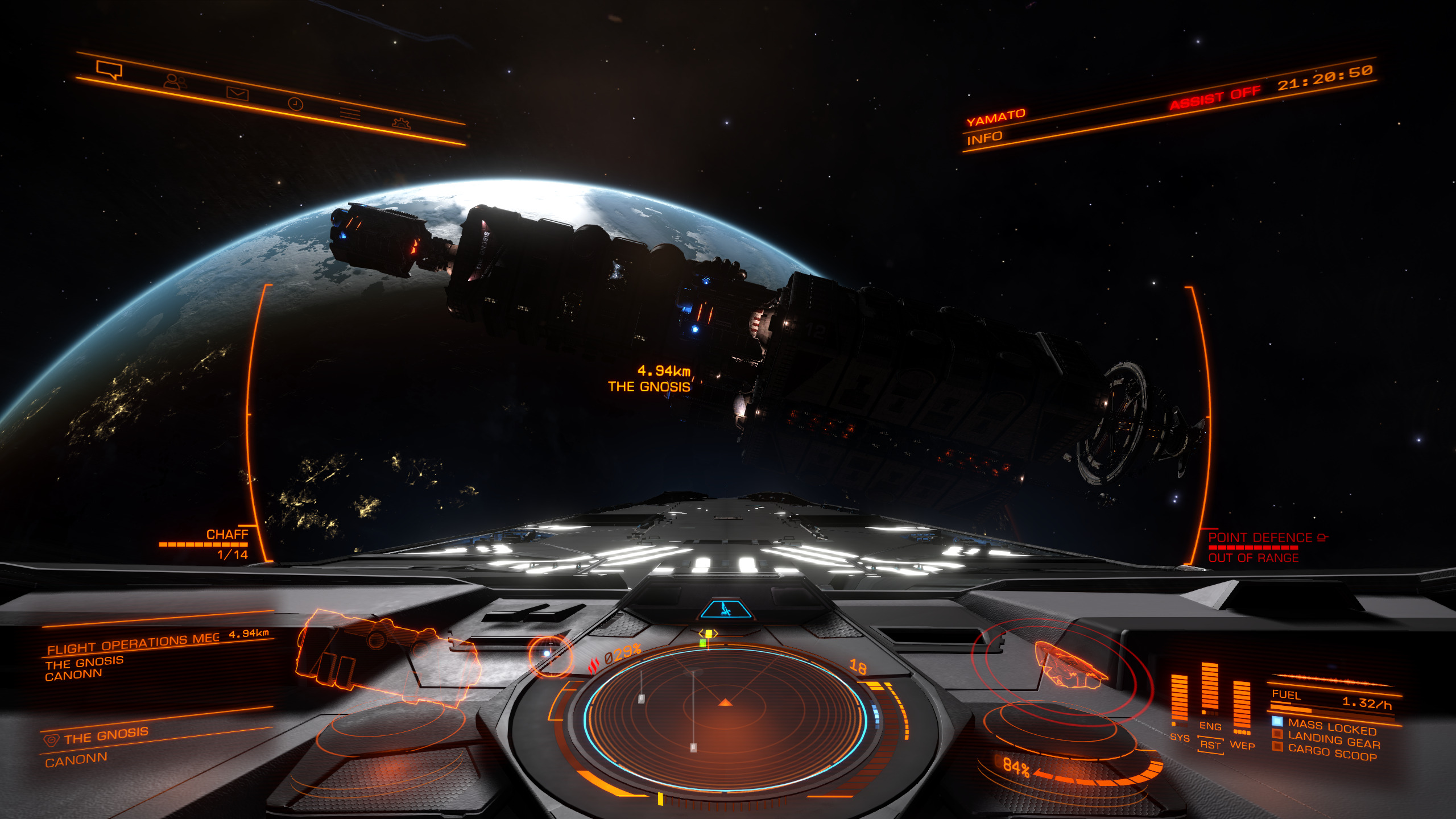Select the three-lines list tab
Screen dimensions: 1456x819
click(x=350, y=113)
